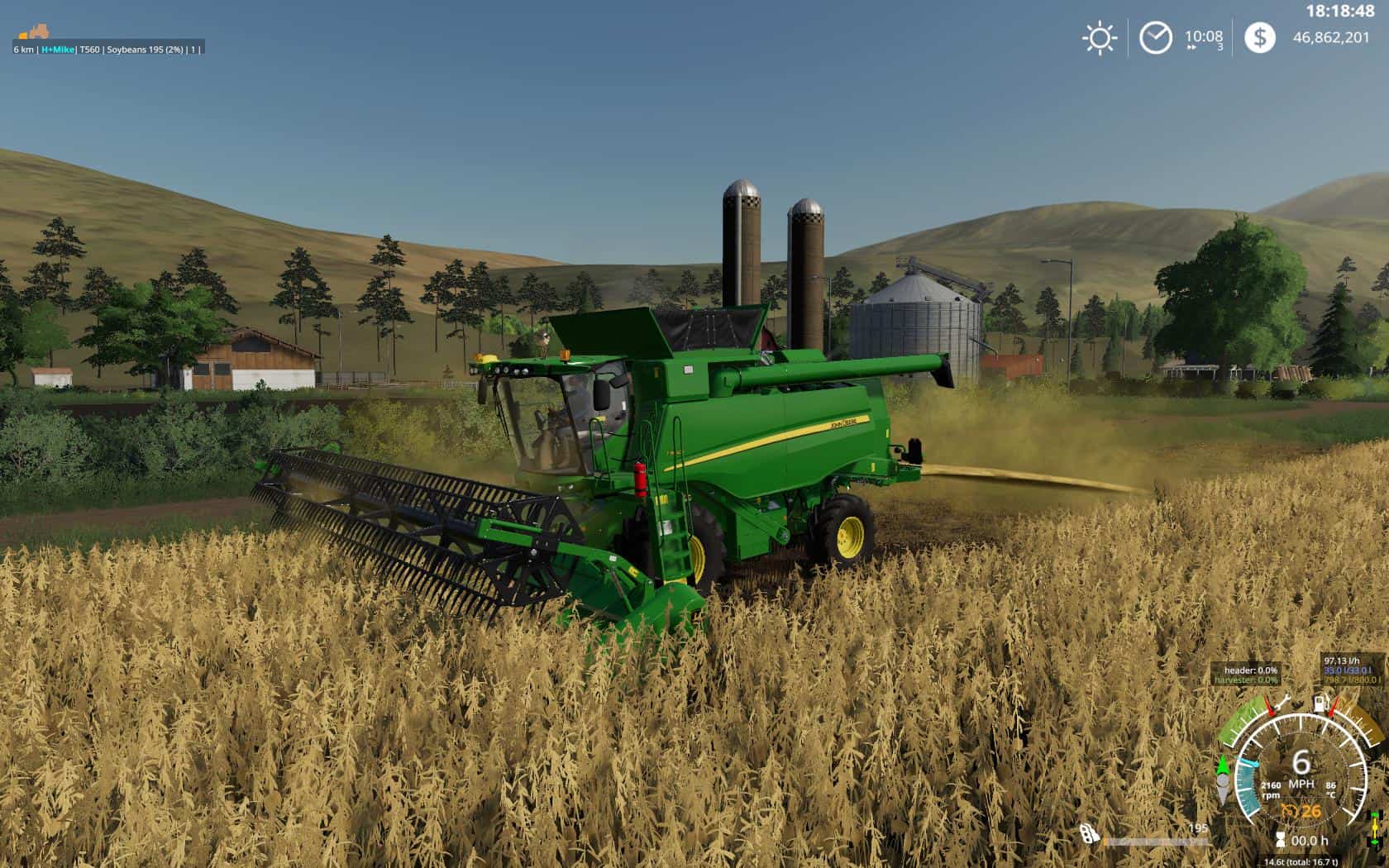Select the orange tractor icon above vehicle row
This screenshot has height=868, width=1389.
pyautogui.click(x=35, y=32)
